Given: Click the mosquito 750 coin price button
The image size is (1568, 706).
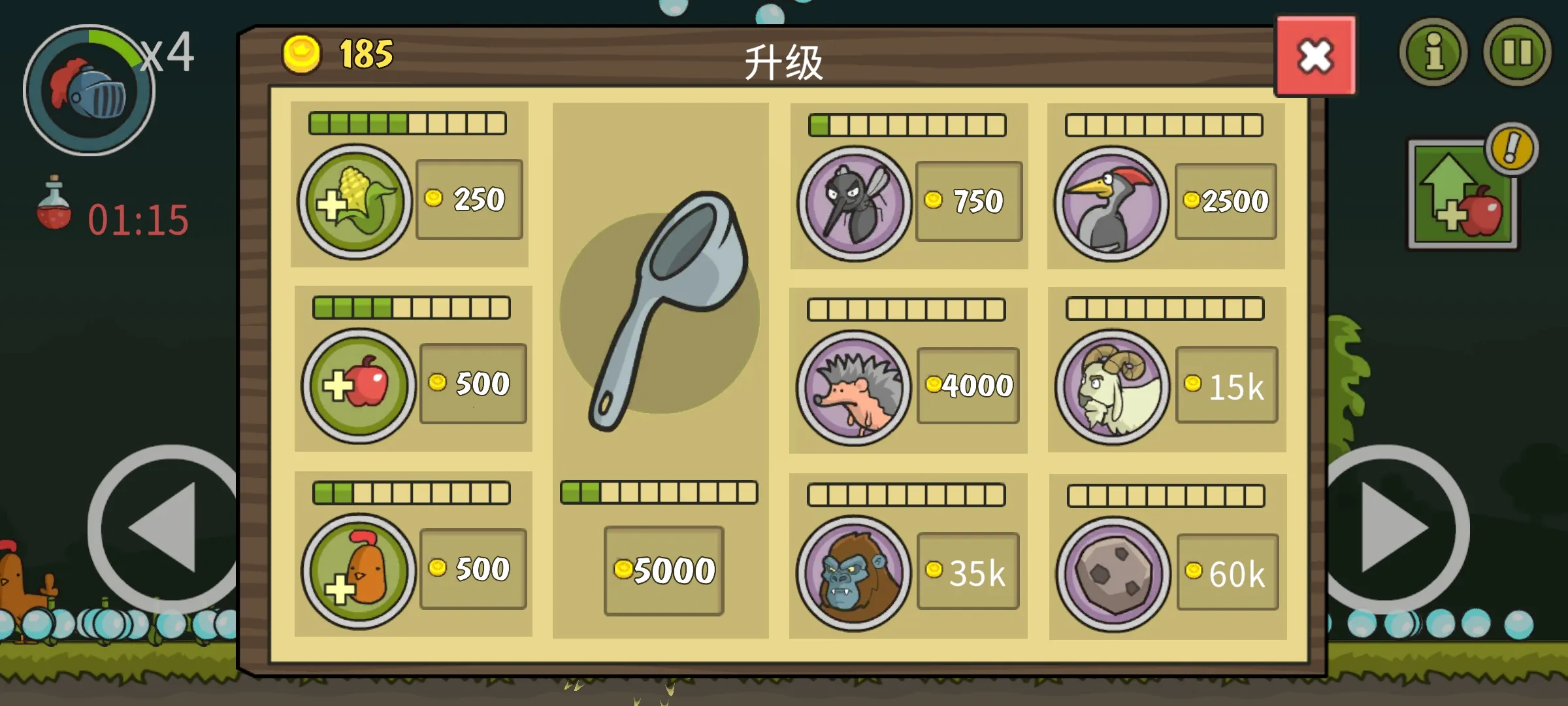Looking at the screenshot, I should click(x=967, y=200).
